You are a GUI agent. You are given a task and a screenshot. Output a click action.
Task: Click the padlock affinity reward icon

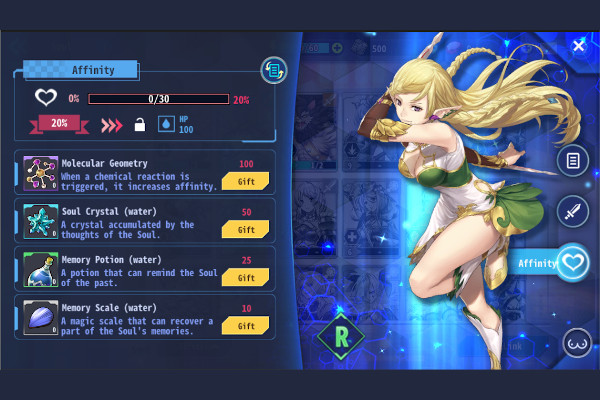point(140,124)
